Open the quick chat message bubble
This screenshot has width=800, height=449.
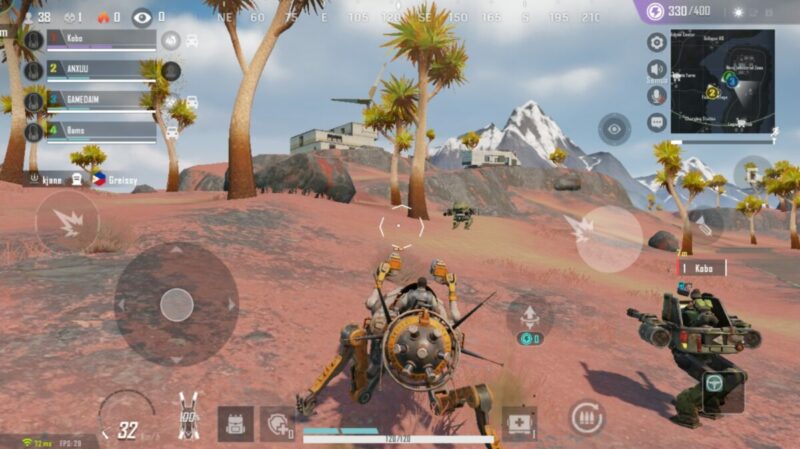pos(657,122)
